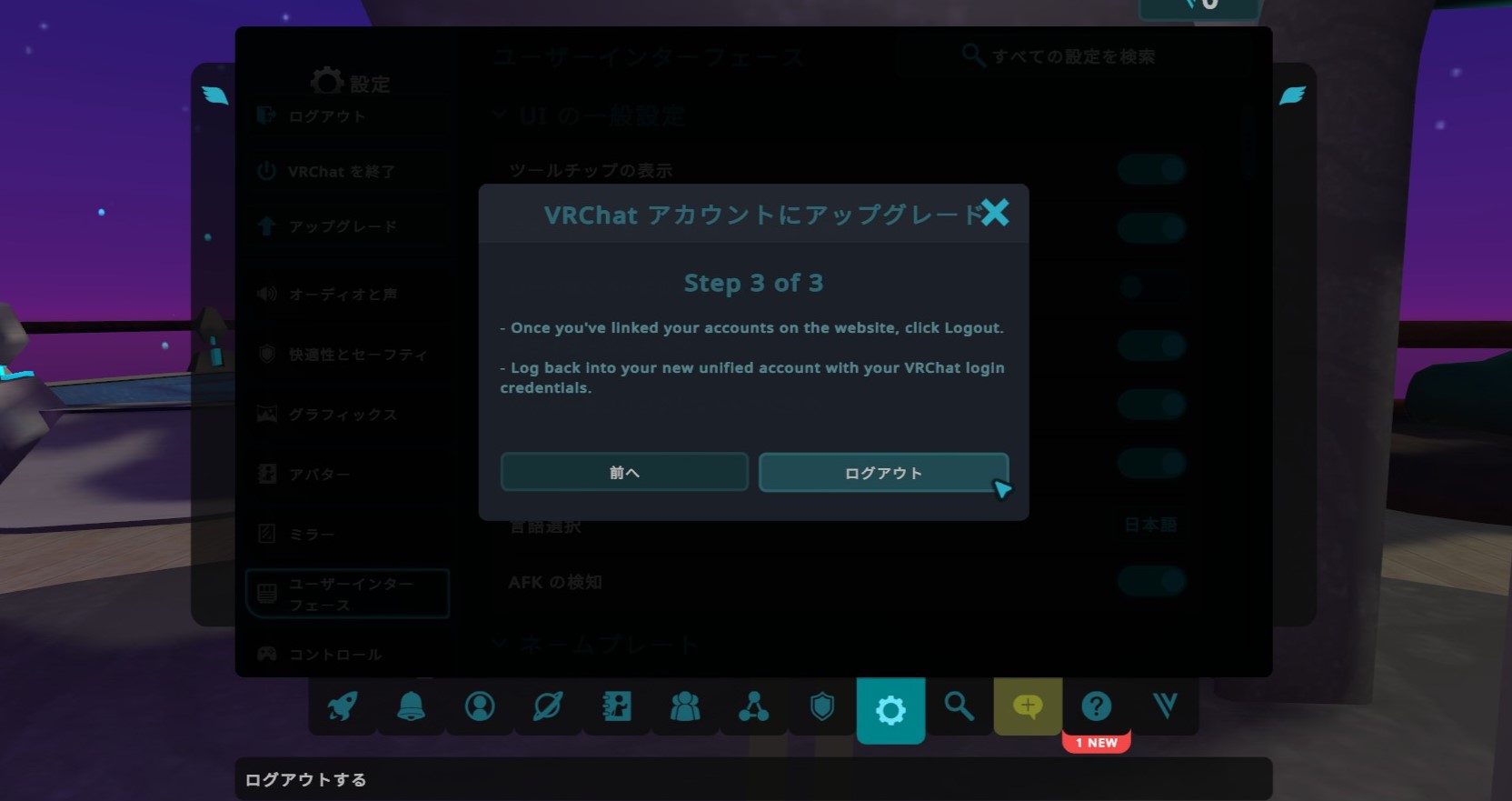Toggle the AFK の検知 switch

1151,581
